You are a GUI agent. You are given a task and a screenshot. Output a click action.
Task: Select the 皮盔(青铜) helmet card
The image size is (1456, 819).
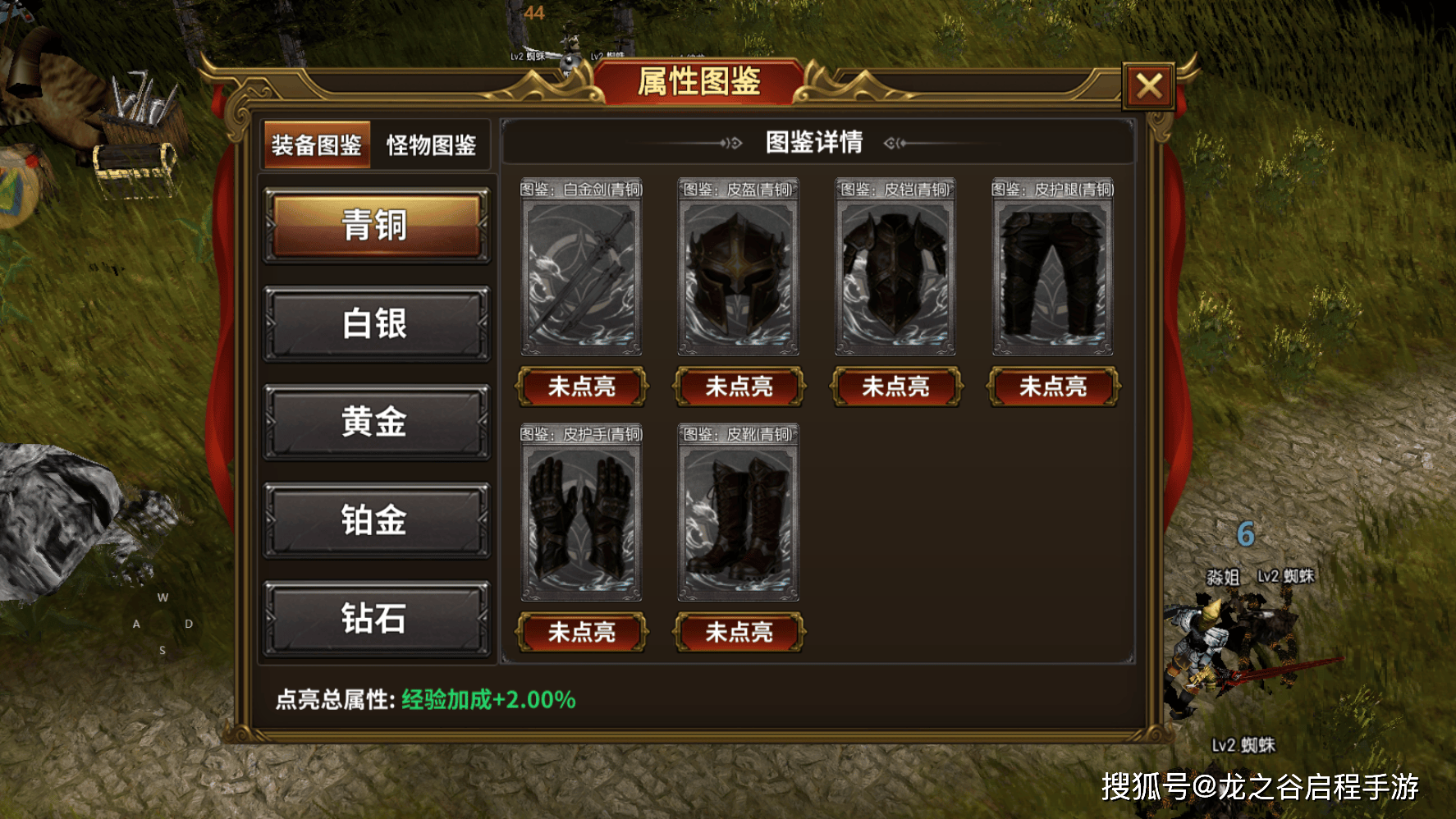[739, 277]
